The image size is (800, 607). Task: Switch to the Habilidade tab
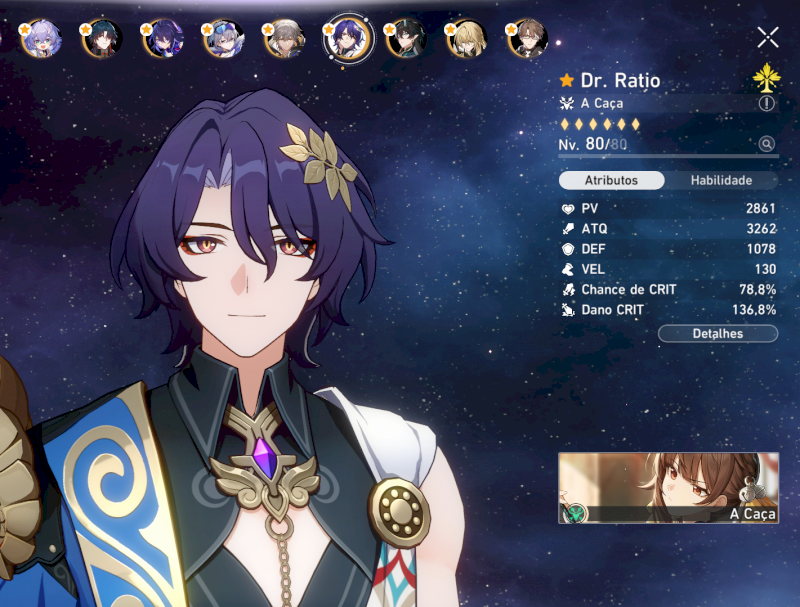pyautogui.click(x=722, y=181)
